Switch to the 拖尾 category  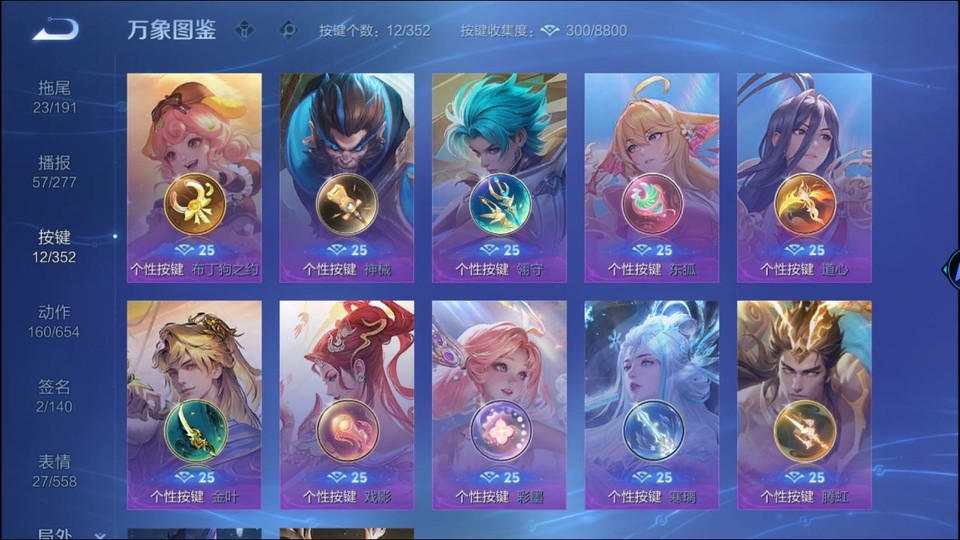pos(55,97)
